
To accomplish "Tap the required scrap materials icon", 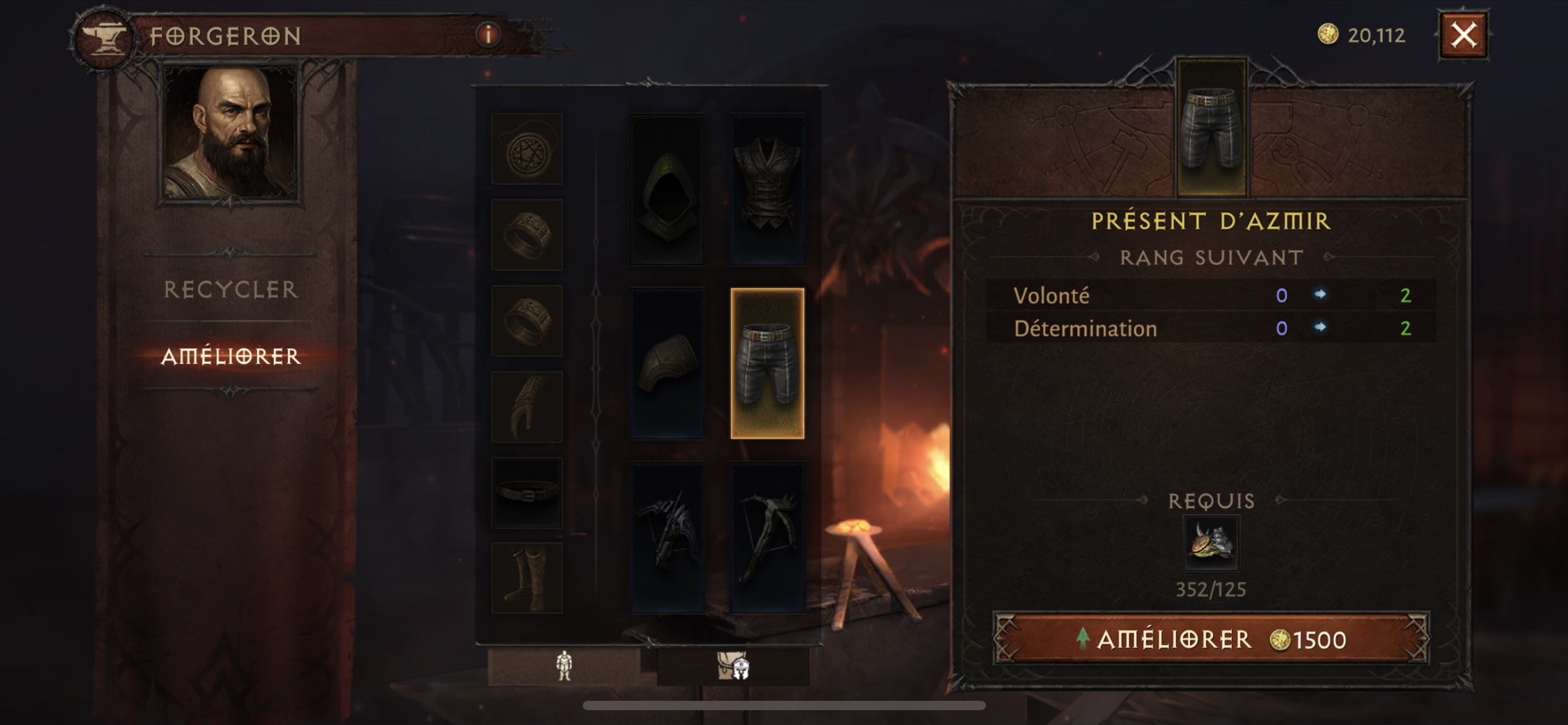I will coord(1211,543).
